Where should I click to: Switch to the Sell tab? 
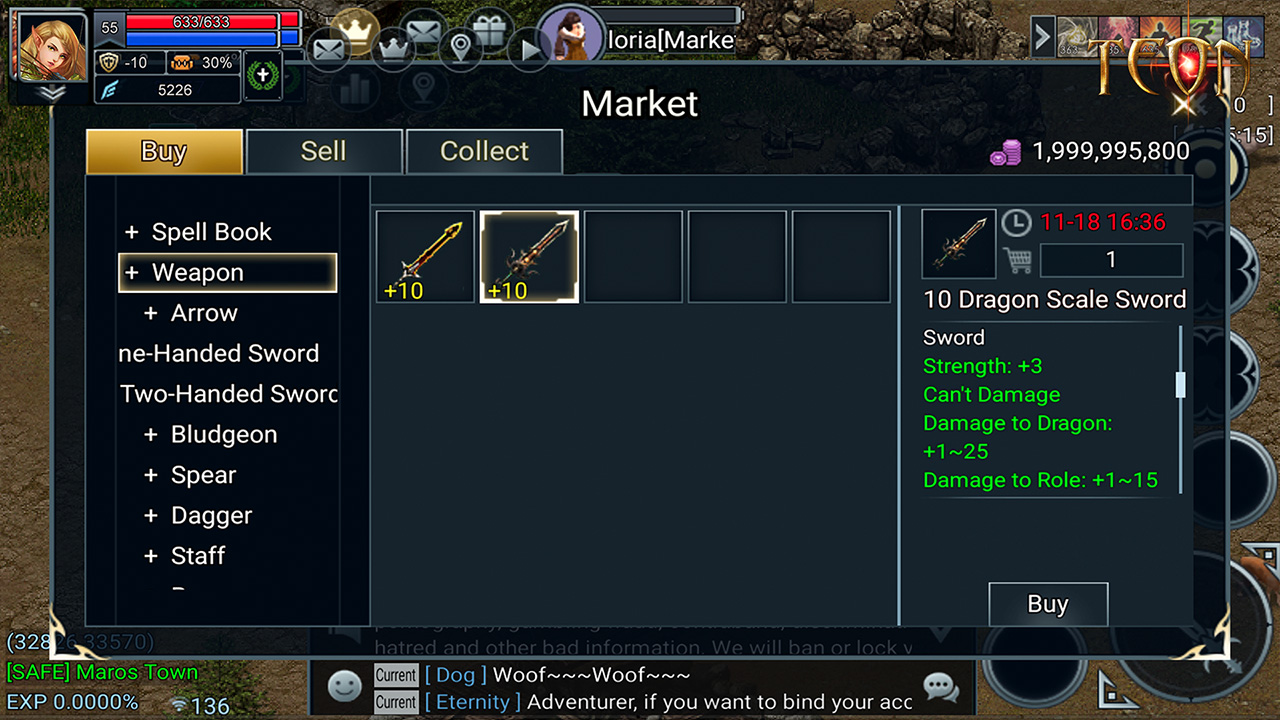[324, 151]
